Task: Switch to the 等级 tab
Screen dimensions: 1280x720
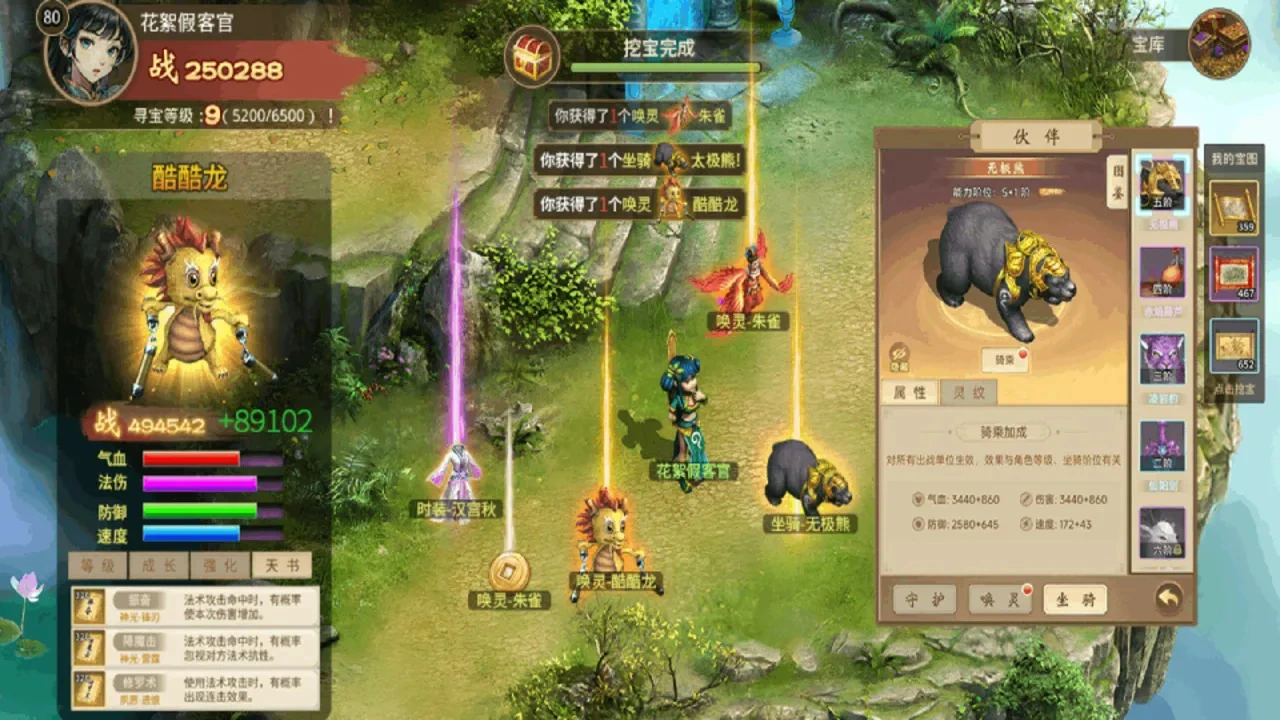Action: tap(98, 565)
